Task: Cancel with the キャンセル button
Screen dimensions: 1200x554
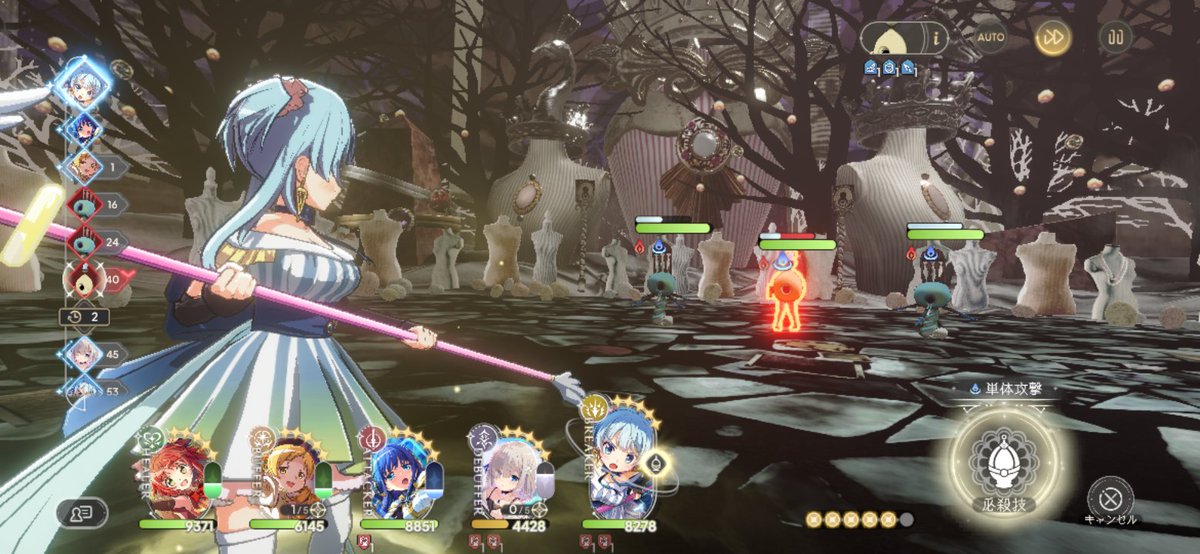Action: [x=1110, y=495]
